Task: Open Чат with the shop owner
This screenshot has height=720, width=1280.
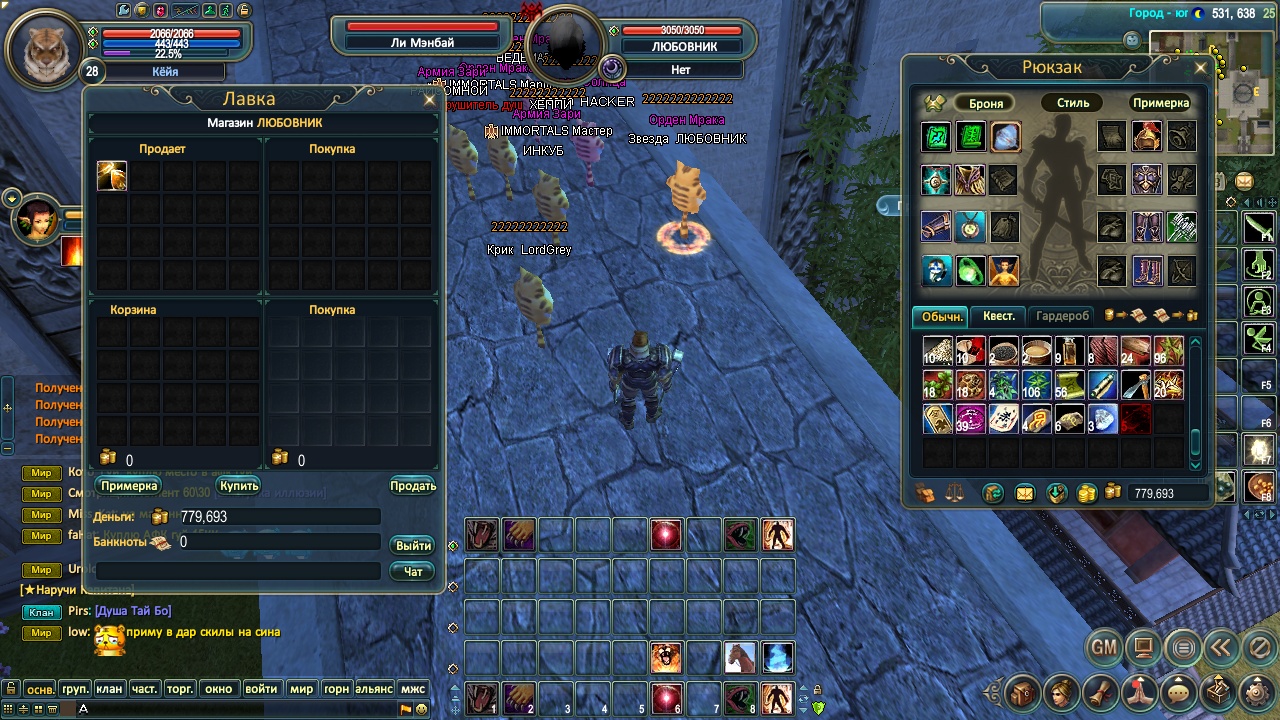Action: pyautogui.click(x=413, y=571)
